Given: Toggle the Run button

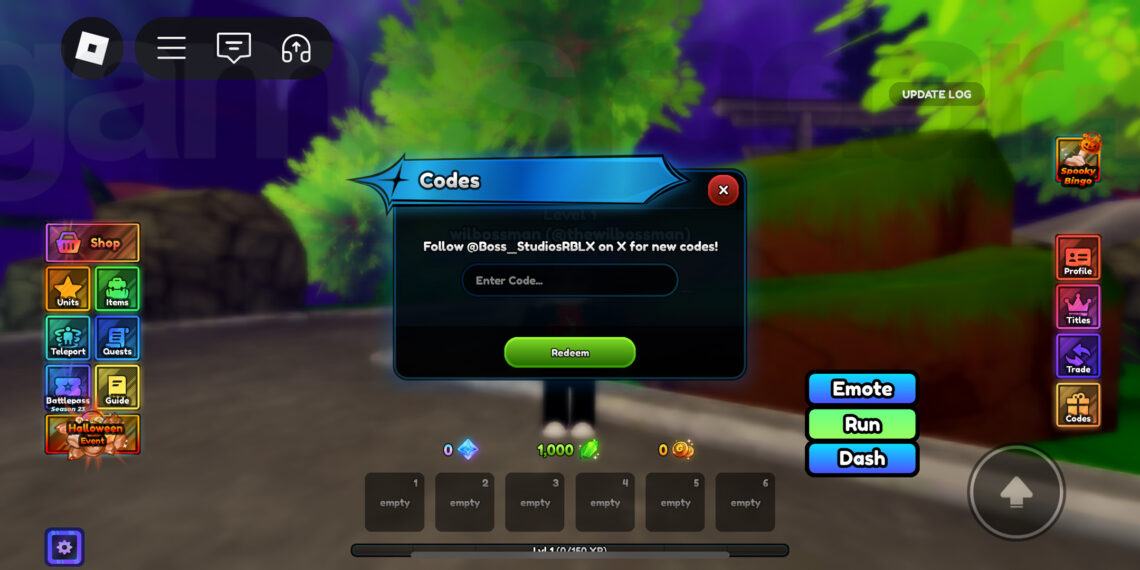Looking at the screenshot, I should [x=862, y=424].
